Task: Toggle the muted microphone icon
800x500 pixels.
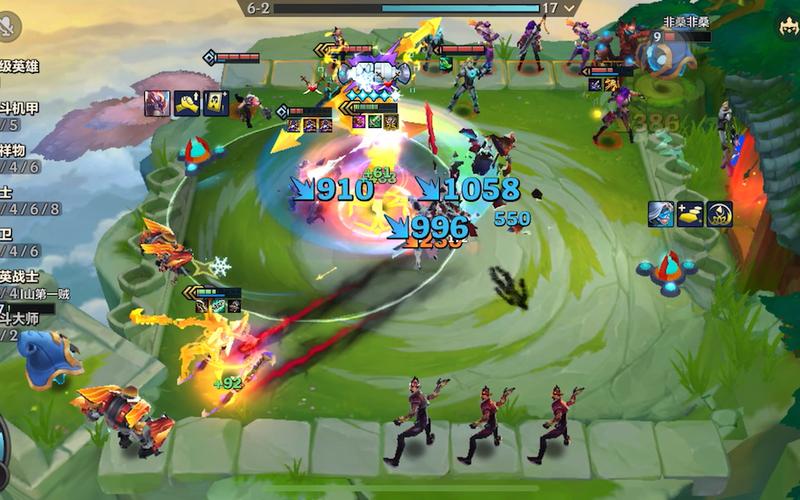Action: pyautogui.click(x=11, y=27)
